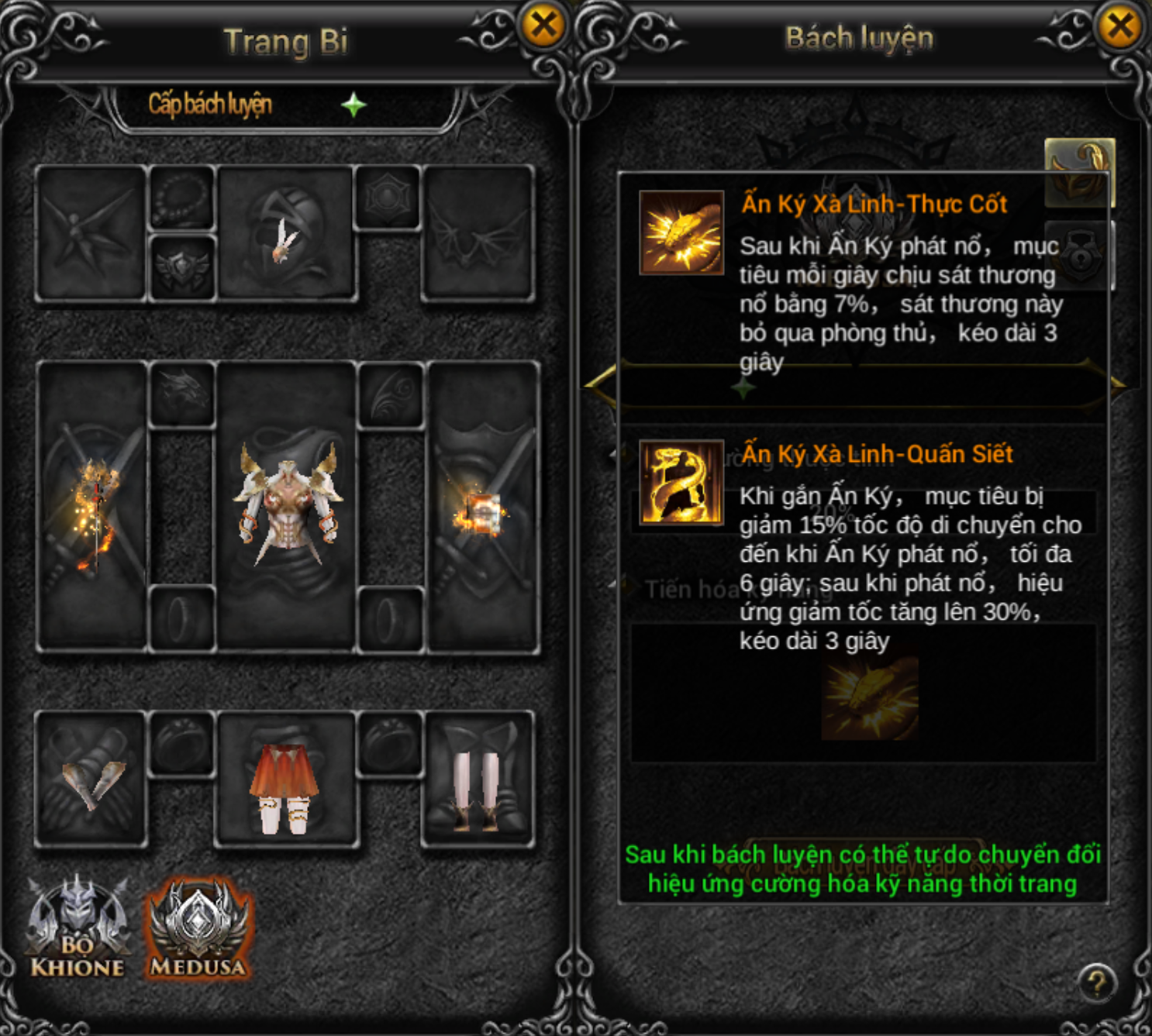The width and height of the screenshot is (1152, 1036).
Task: Click the green star beside Cấp bách luyện
Action: pos(354,105)
